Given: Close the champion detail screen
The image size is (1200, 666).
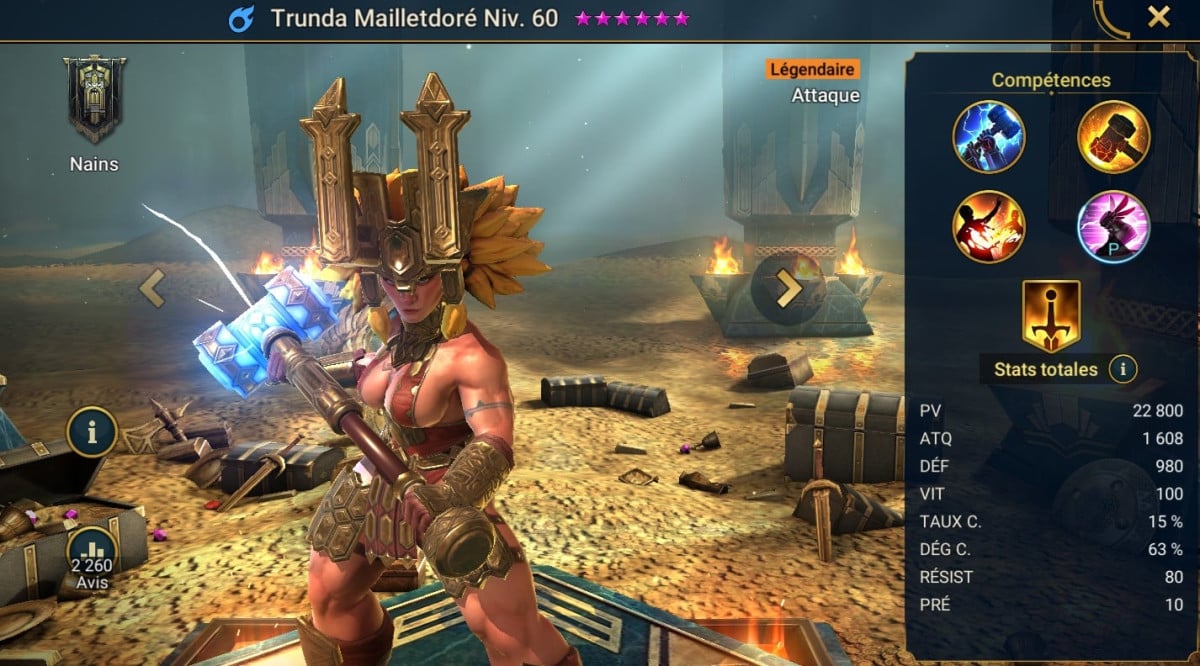Looking at the screenshot, I should (1158, 17).
